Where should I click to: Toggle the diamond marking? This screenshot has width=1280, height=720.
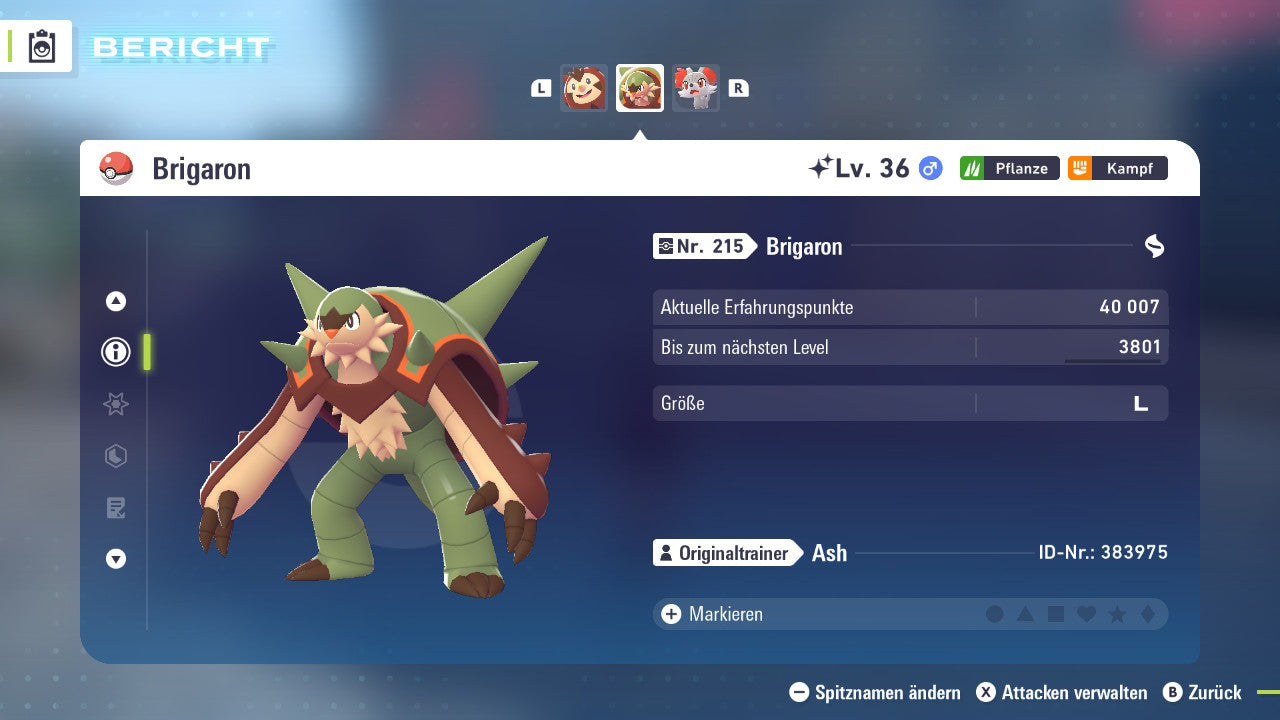coord(1148,614)
